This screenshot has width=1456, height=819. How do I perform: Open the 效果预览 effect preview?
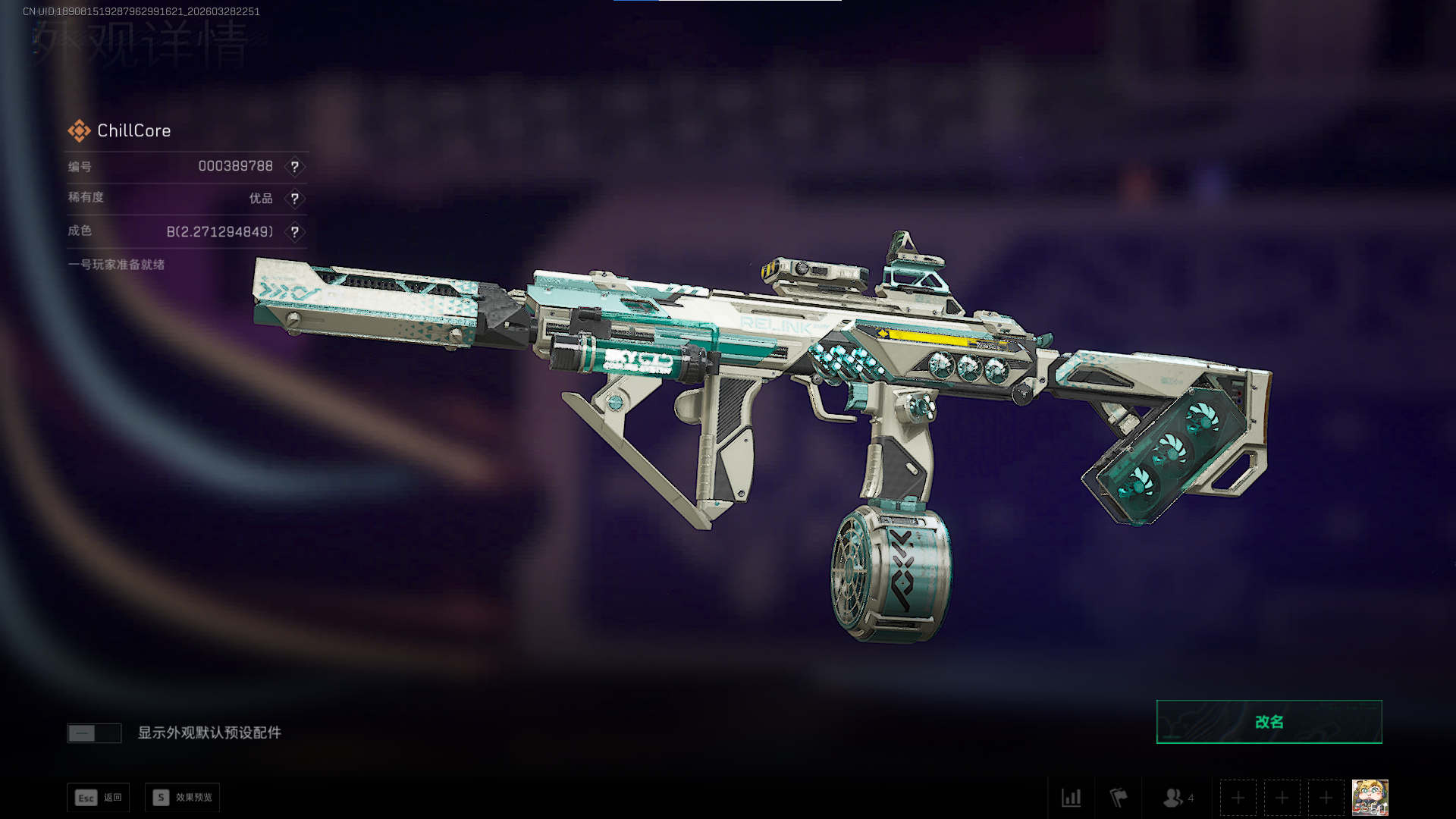coord(183,798)
